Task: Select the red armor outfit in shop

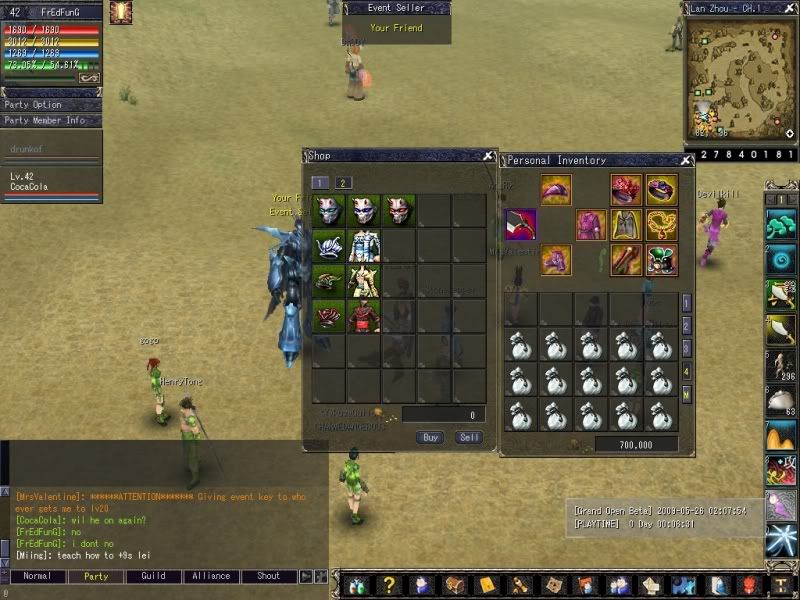Action: point(363,316)
